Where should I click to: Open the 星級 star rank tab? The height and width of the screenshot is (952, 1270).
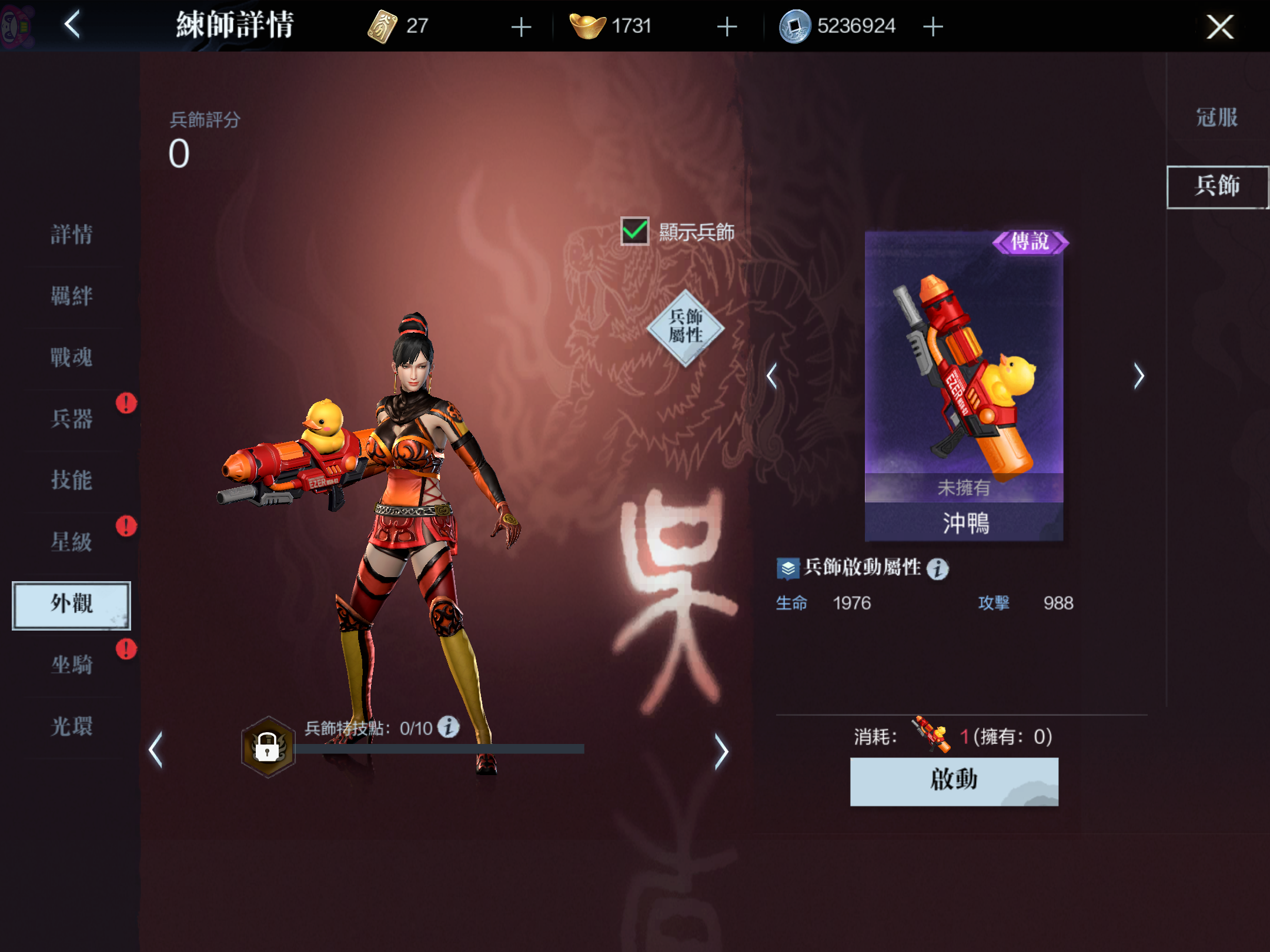point(71,541)
